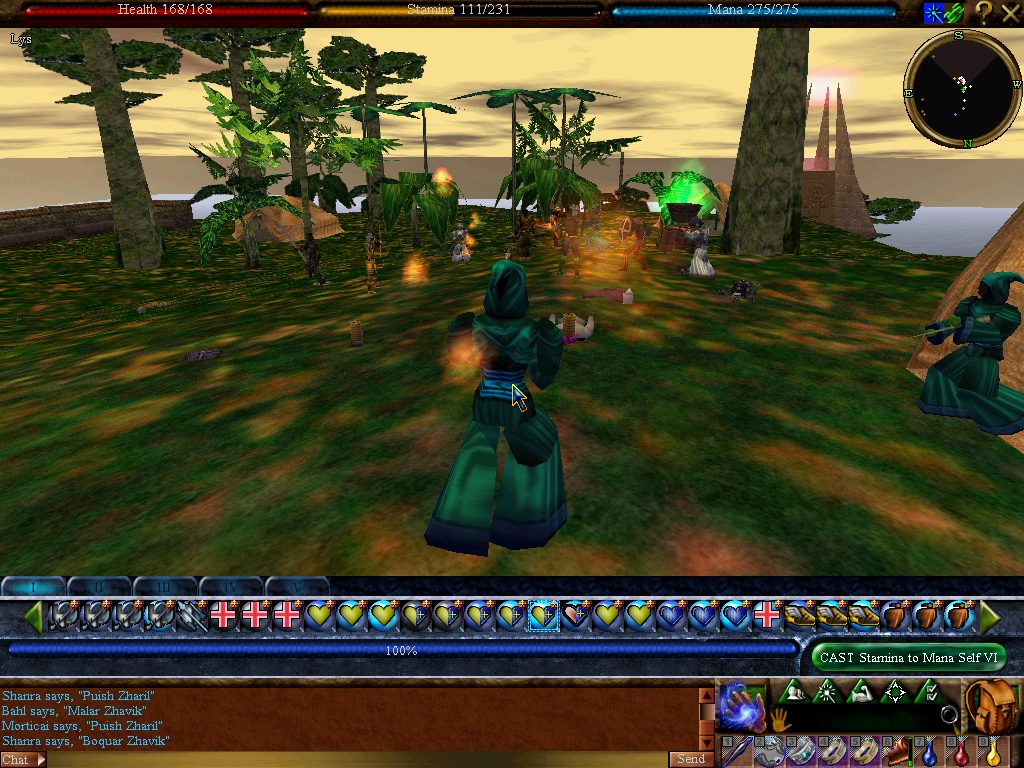Select the blue potion in slot 7
This screenshot has width=1024, height=768.
click(x=929, y=752)
